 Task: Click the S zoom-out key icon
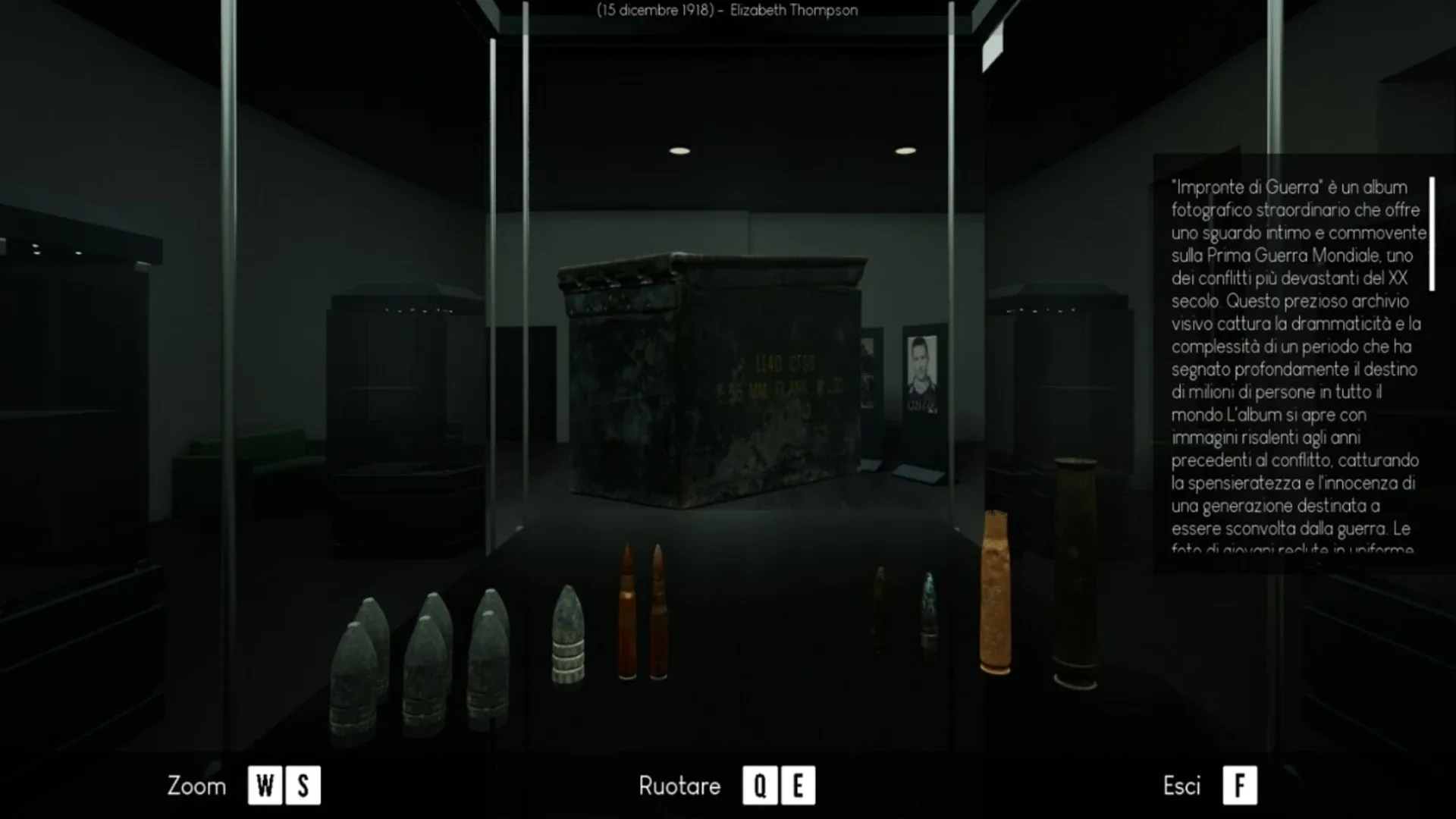coord(303,786)
